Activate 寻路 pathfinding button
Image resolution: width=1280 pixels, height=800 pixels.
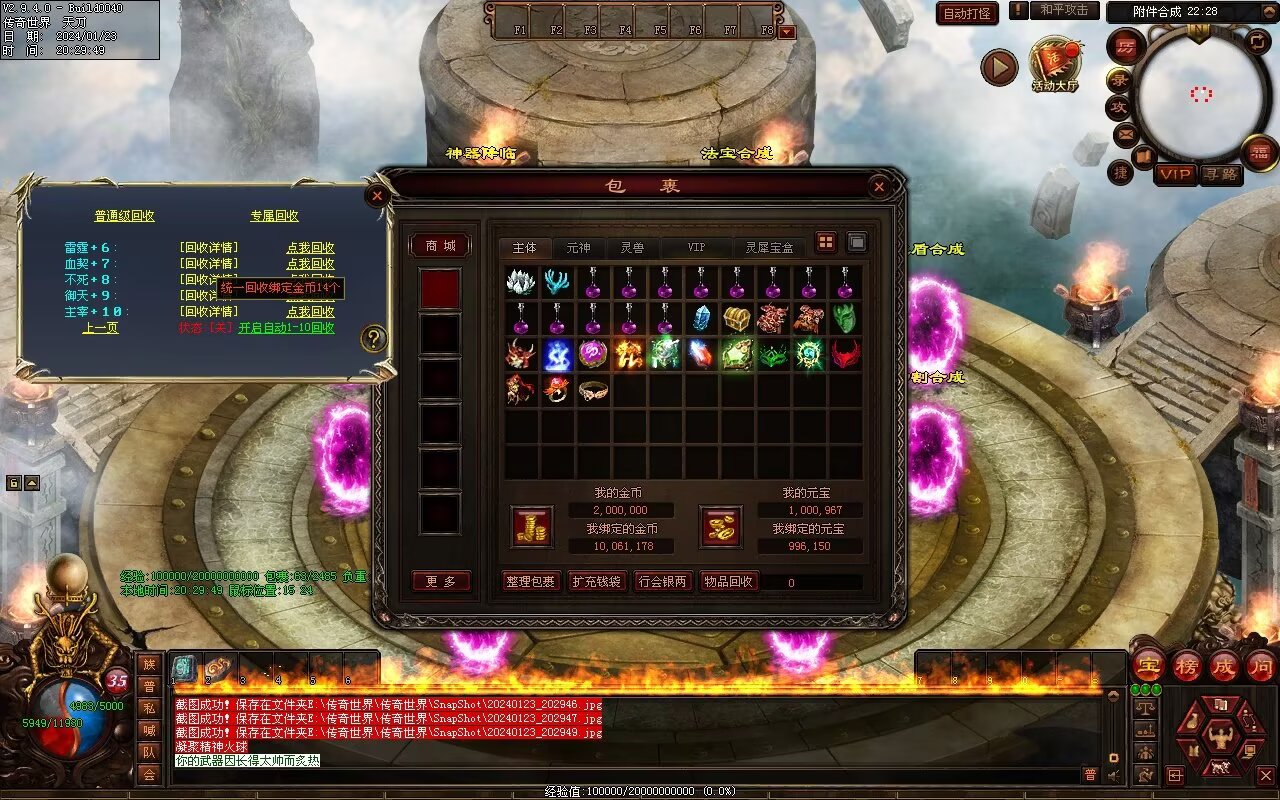click(x=1220, y=174)
